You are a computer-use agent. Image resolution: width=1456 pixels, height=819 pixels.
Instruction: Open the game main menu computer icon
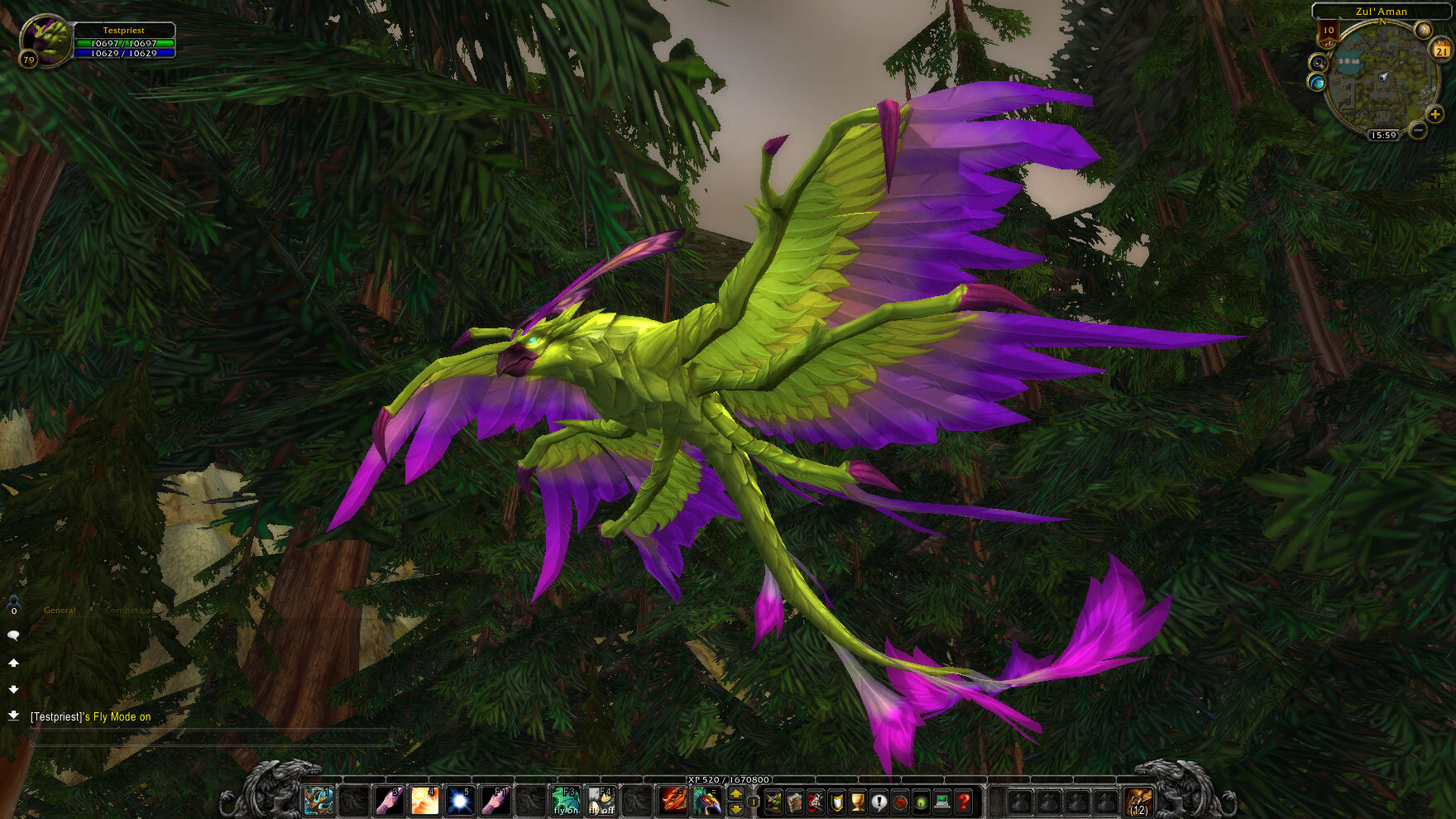point(942,802)
